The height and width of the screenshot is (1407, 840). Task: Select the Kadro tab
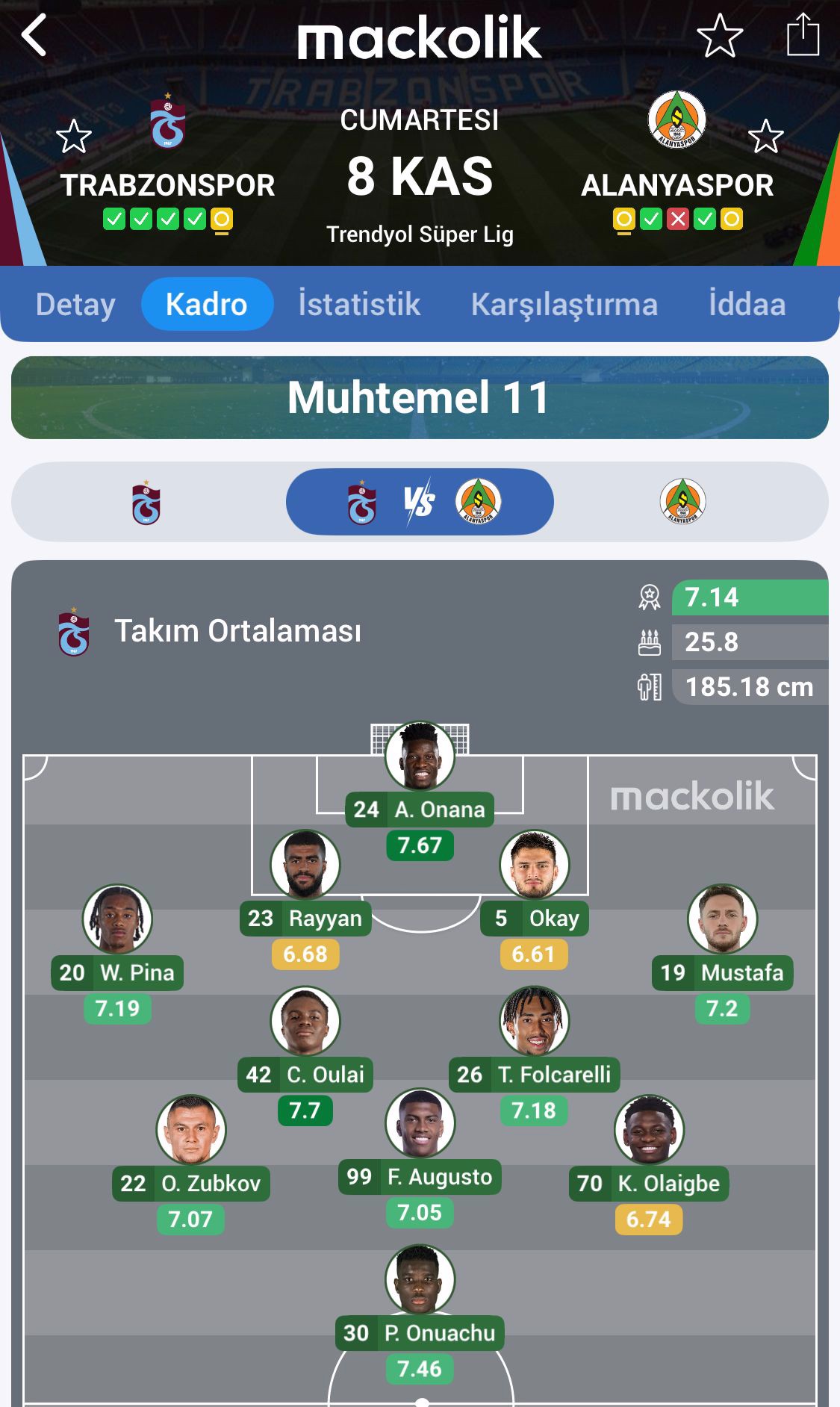point(207,304)
